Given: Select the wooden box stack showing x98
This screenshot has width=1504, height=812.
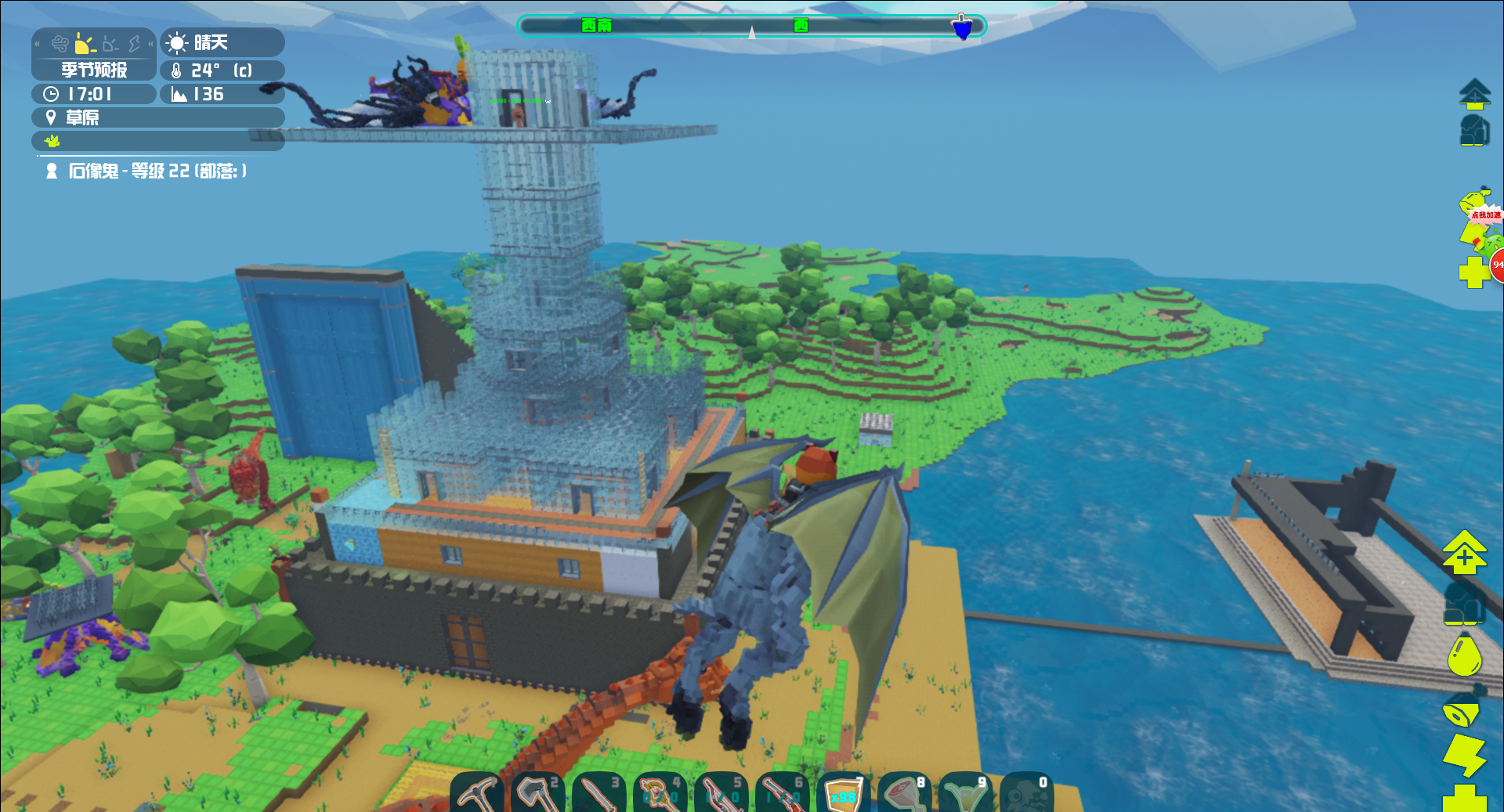Looking at the screenshot, I should pyautogui.click(x=841, y=794).
